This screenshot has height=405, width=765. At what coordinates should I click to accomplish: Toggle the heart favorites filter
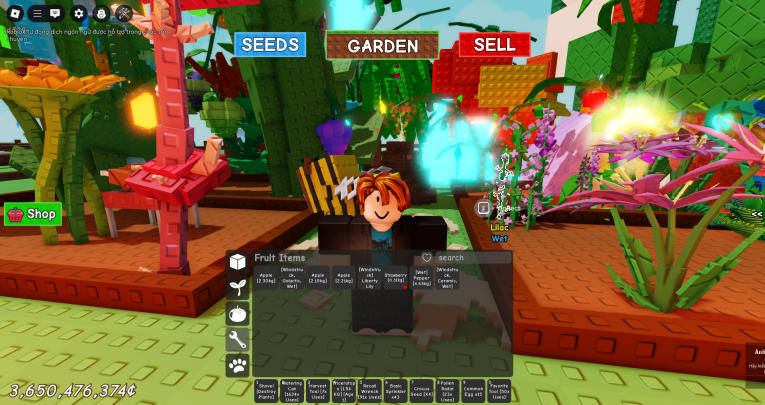point(427,258)
